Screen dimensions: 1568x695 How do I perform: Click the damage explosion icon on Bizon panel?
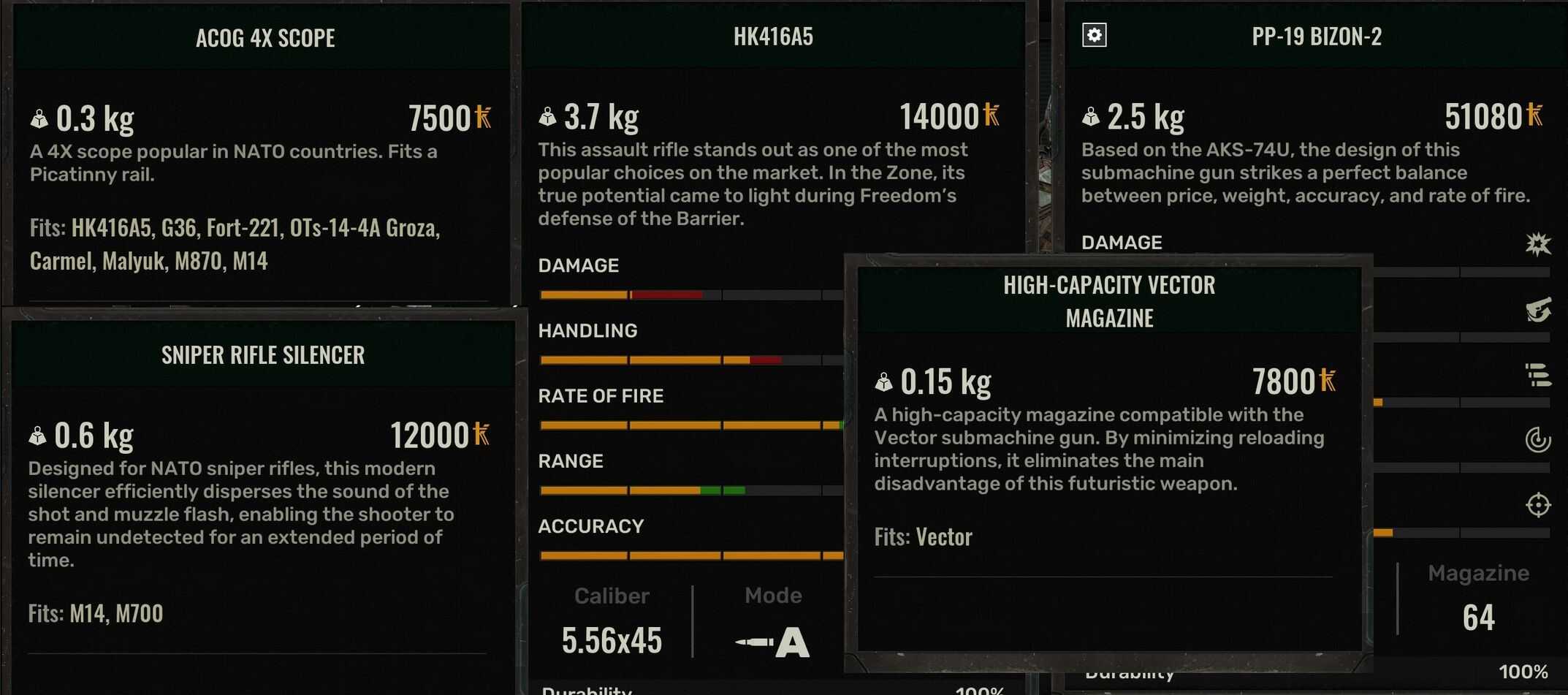click(1541, 246)
